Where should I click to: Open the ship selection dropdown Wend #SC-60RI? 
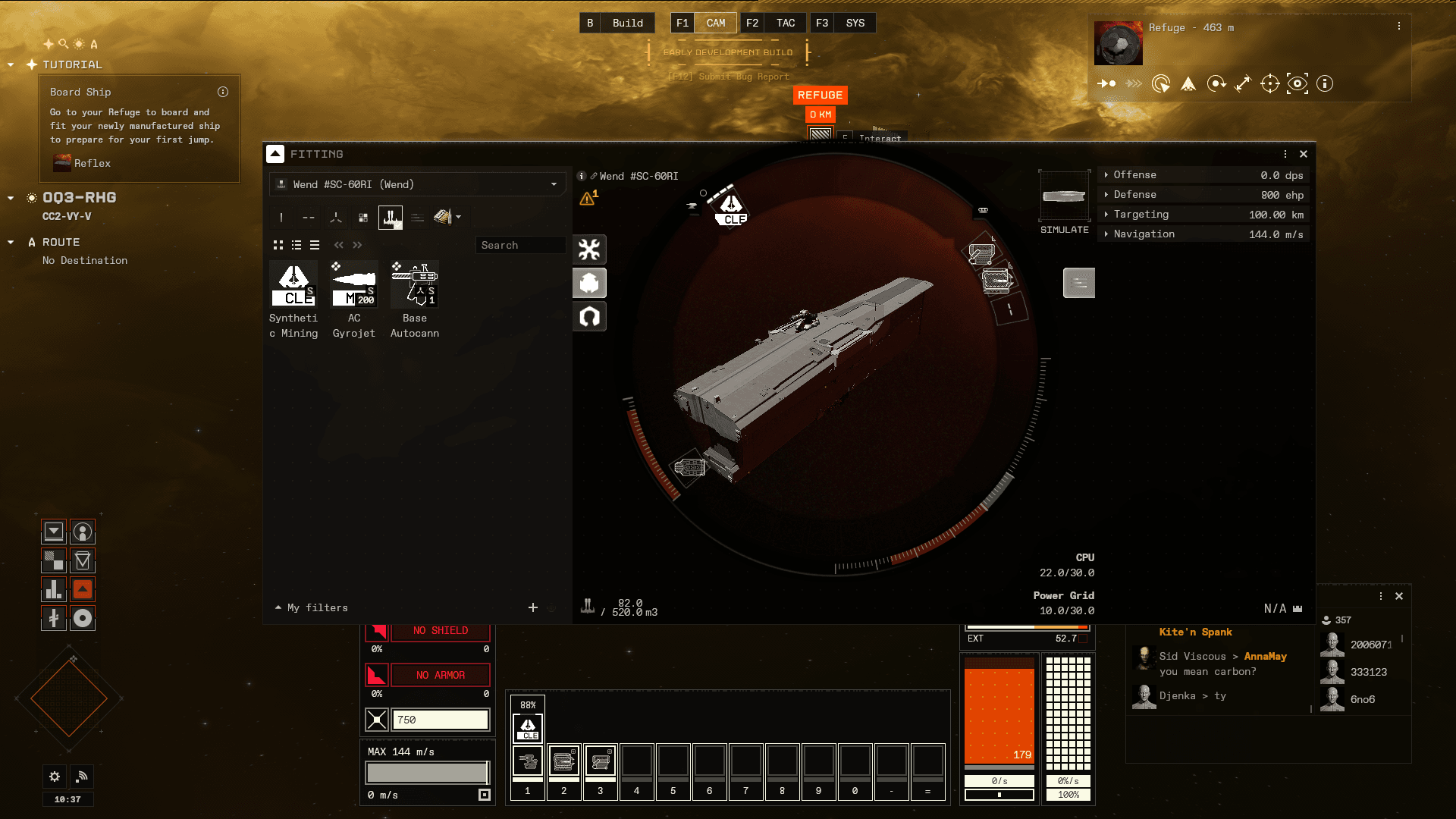(417, 184)
